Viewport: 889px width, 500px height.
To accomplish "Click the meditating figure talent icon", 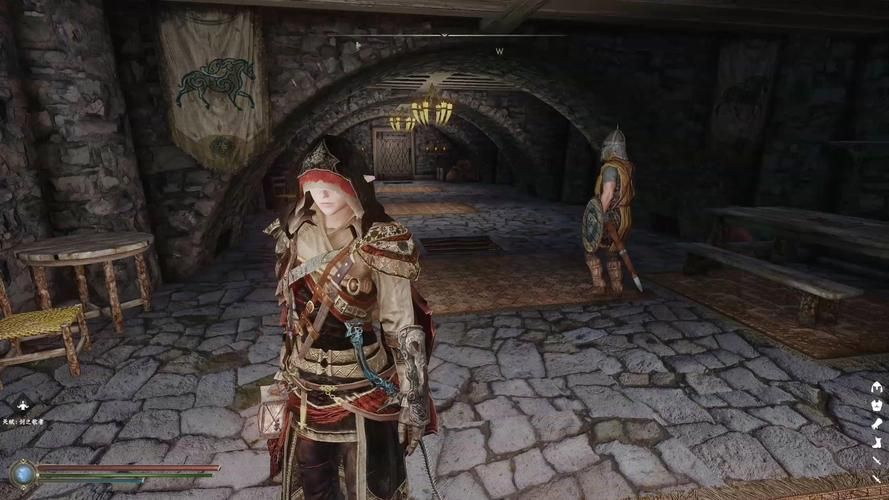I will click(x=22, y=405).
